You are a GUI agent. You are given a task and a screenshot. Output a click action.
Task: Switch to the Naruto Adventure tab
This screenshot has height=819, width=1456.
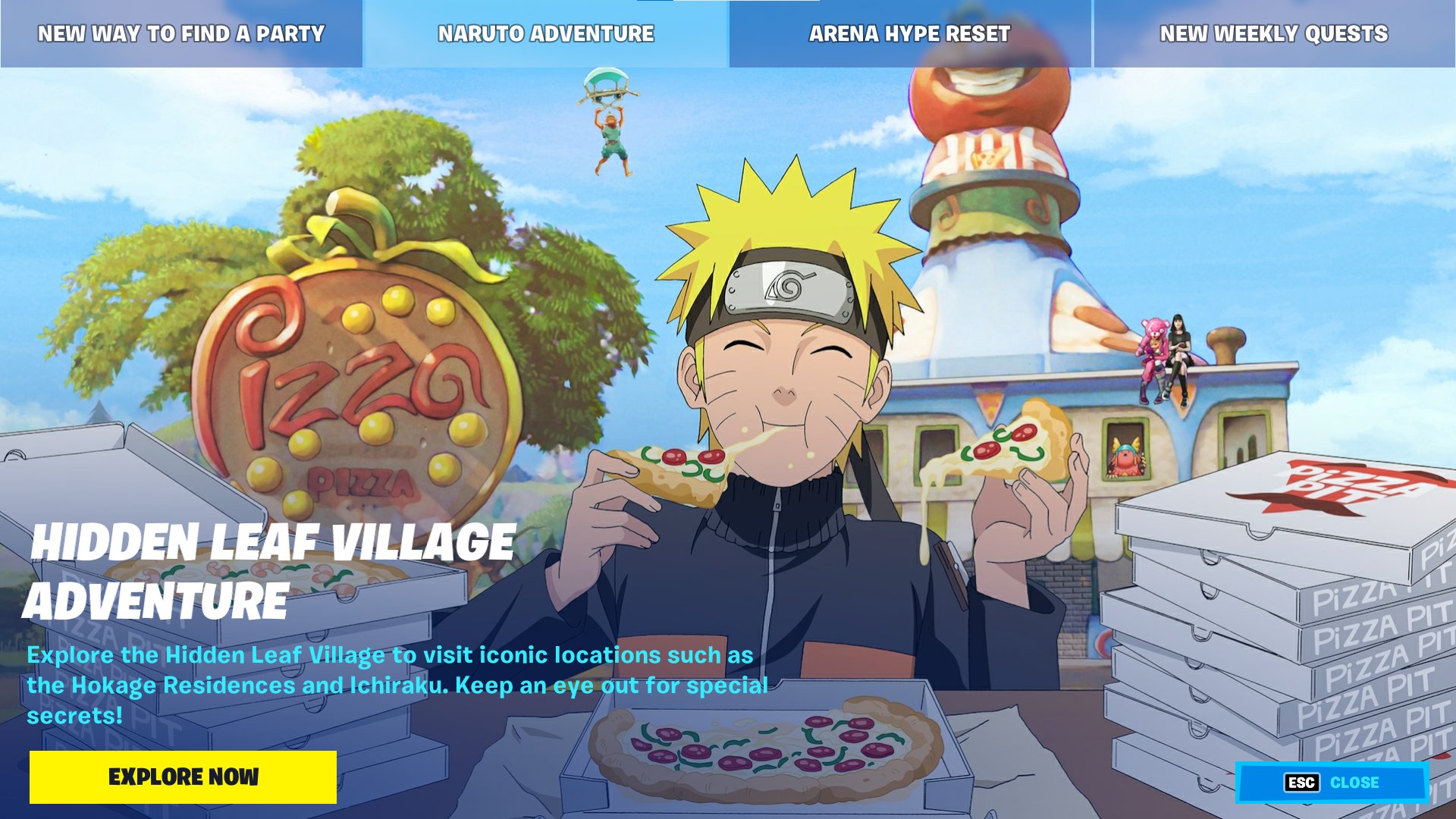[545, 33]
